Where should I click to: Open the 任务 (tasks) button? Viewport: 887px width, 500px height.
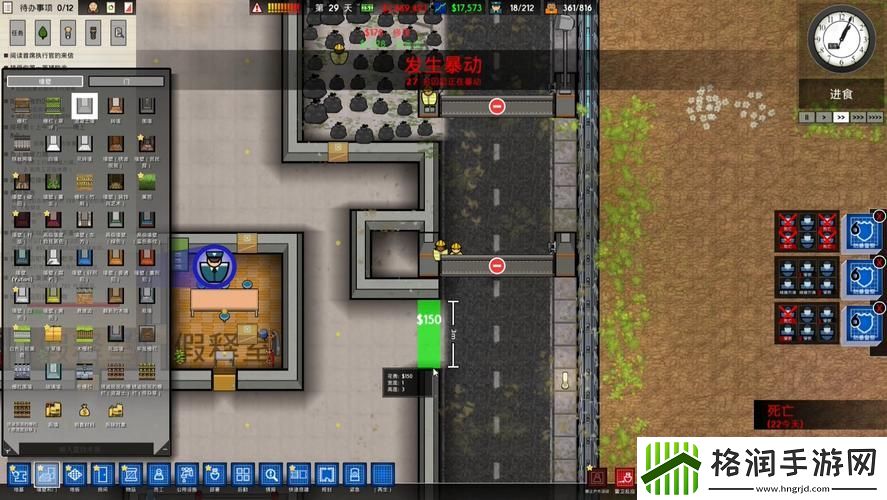17,31
